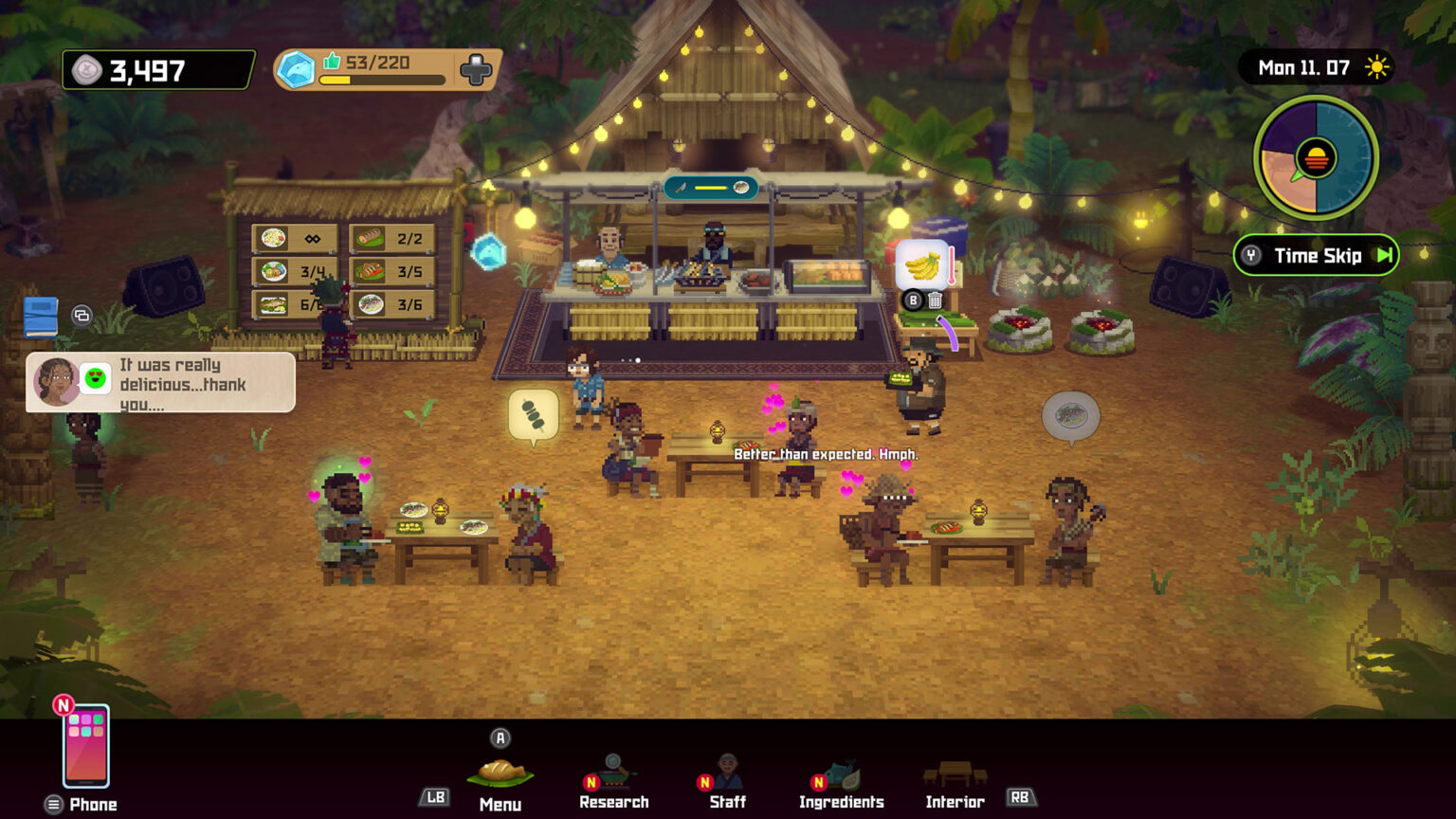Viewport: 1456px width, 819px height.
Task: Click the coin icon next to 3,497
Action: click(x=87, y=68)
